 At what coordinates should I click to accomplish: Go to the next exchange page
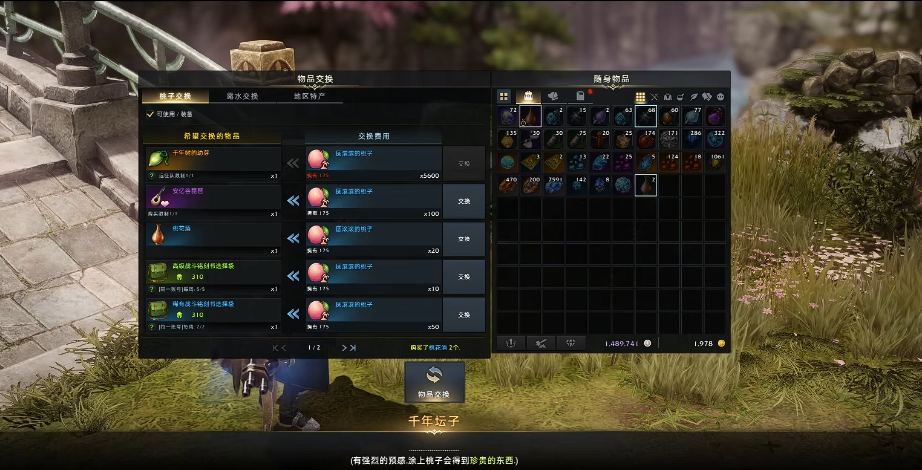pos(349,347)
